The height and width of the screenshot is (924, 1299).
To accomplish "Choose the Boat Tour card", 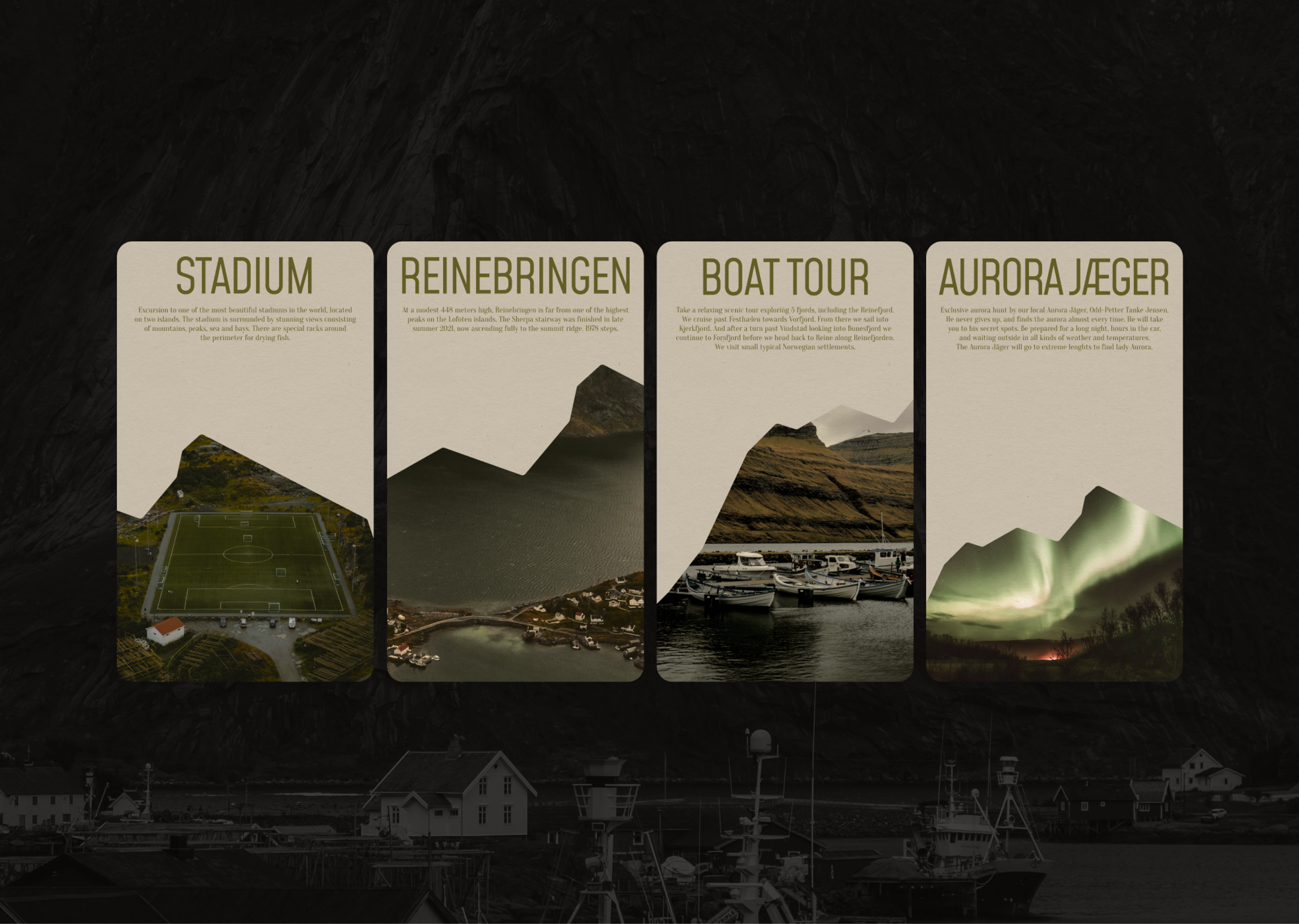I will click(x=785, y=461).
